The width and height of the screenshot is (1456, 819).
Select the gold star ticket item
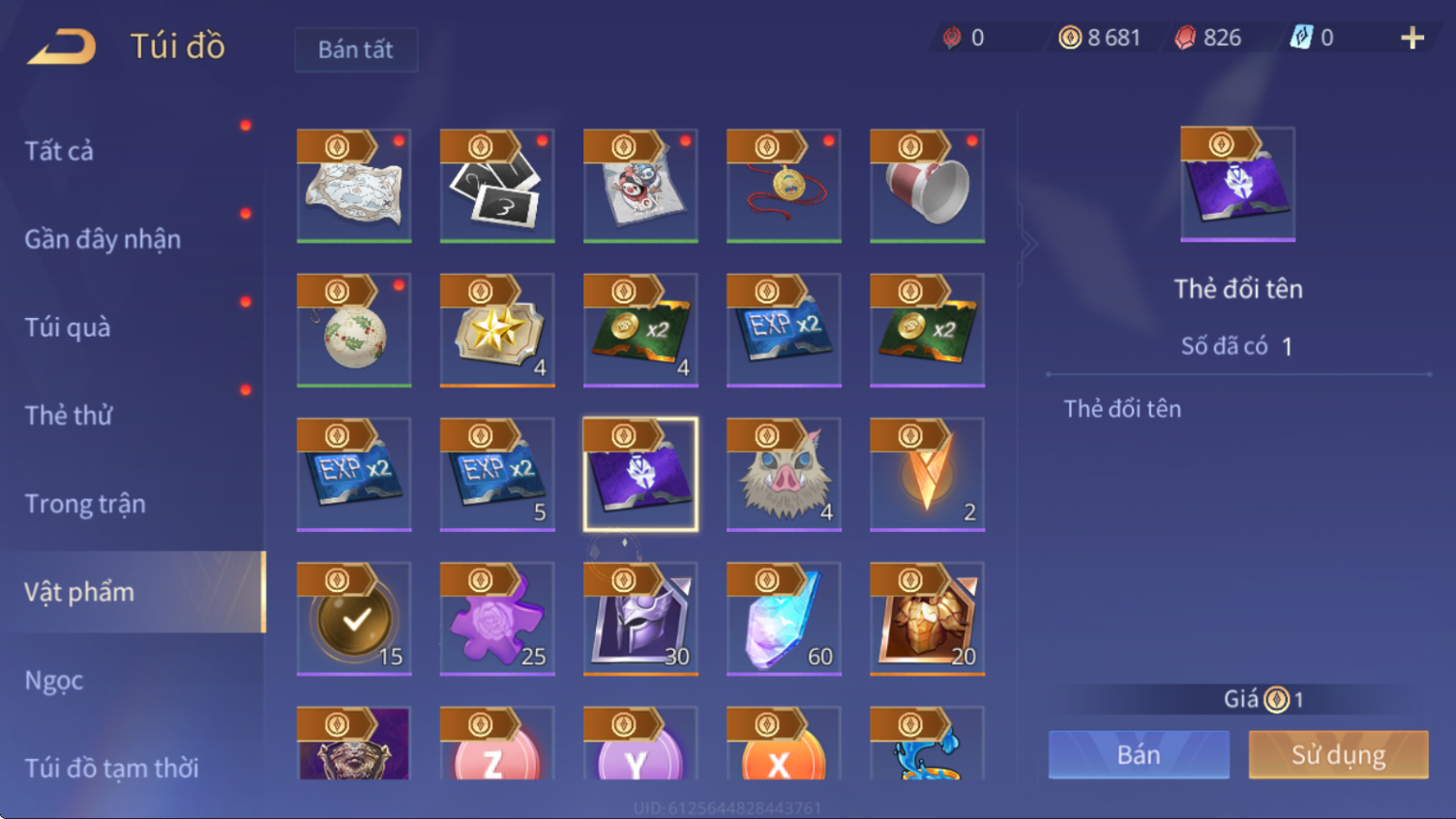coord(497,331)
